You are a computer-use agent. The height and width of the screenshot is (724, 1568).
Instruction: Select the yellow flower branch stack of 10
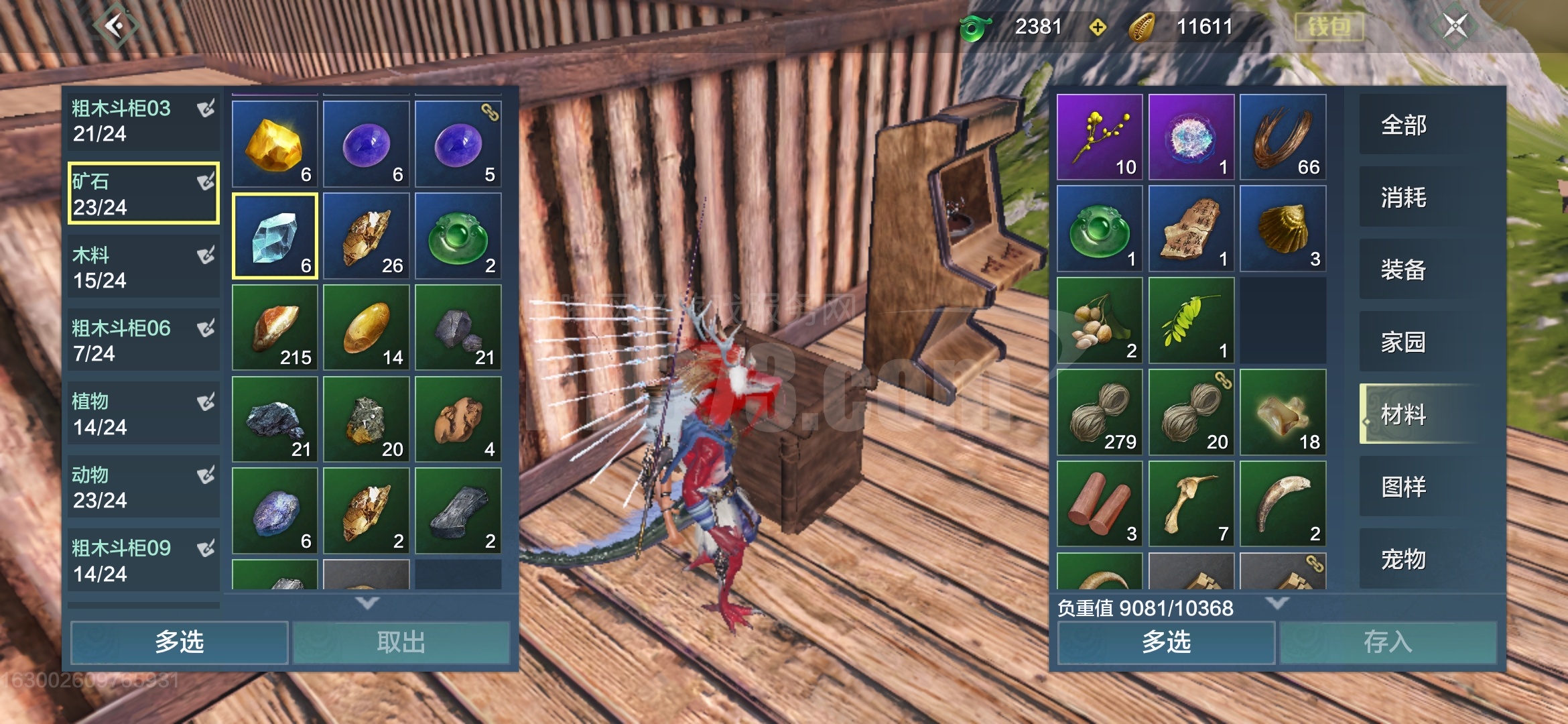[1100, 137]
